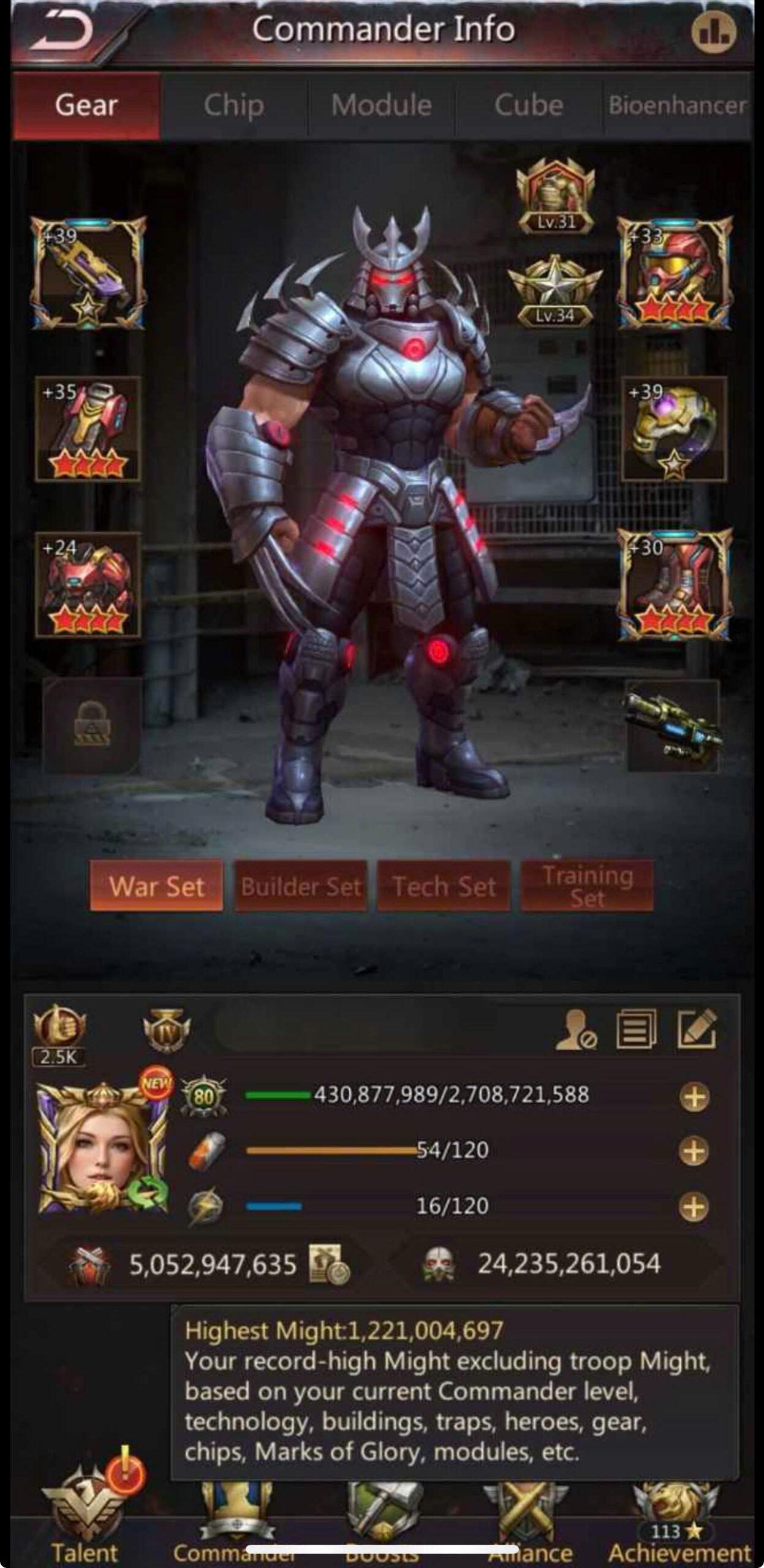Open the +39 purple gem ring slot

[x=674, y=429]
